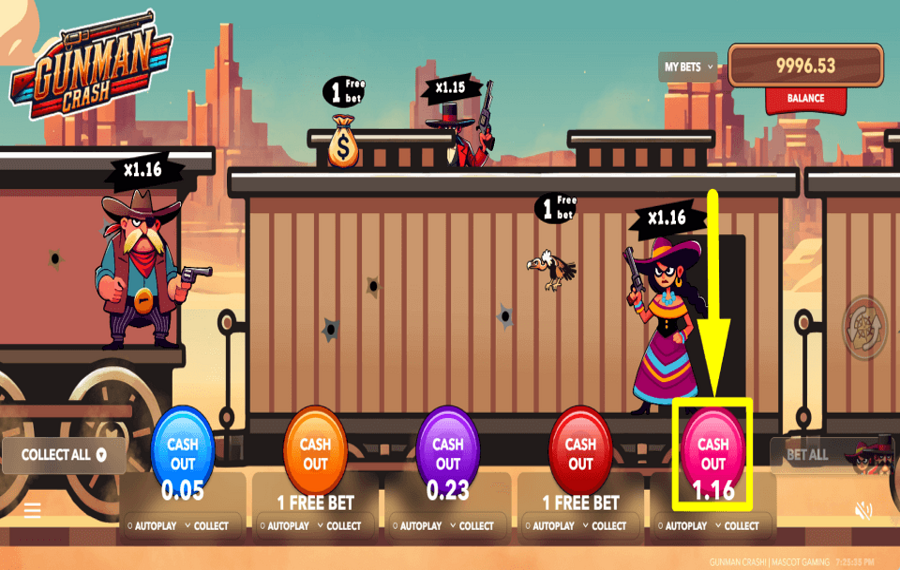Open the My Bets dropdown
This screenshot has width=900, height=570.
pos(689,67)
